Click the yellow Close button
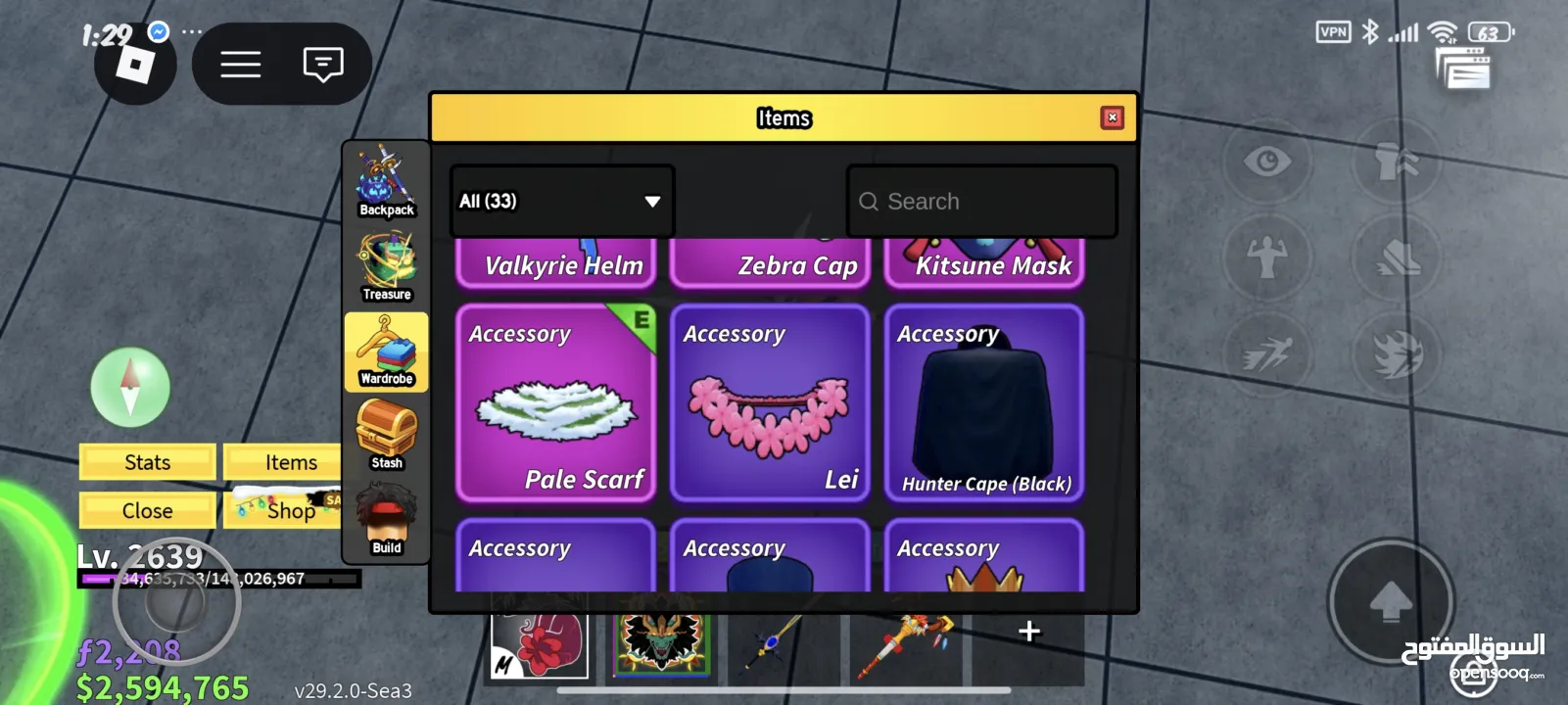 147,510
